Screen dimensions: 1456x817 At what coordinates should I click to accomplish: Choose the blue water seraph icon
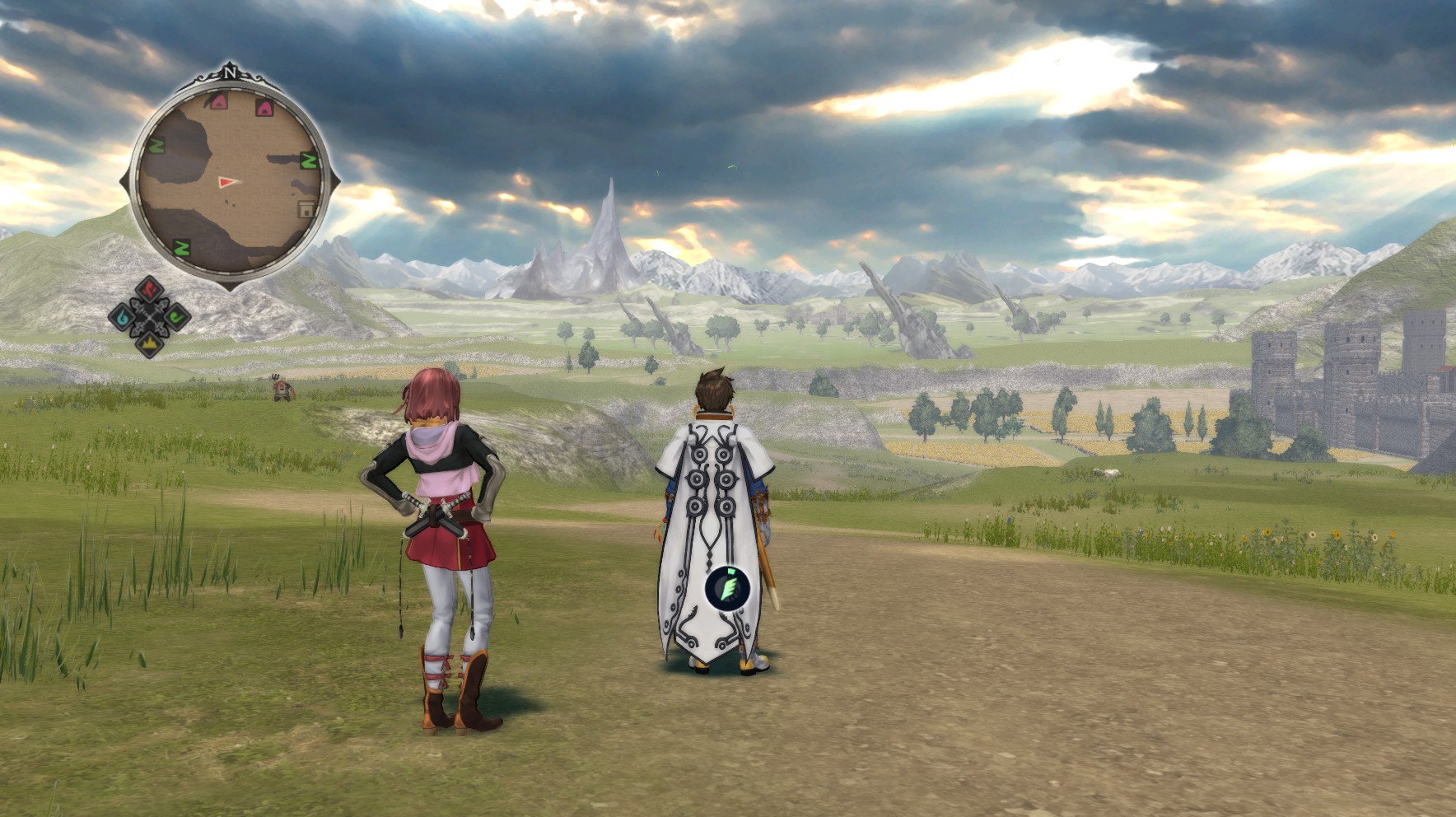(x=123, y=316)
